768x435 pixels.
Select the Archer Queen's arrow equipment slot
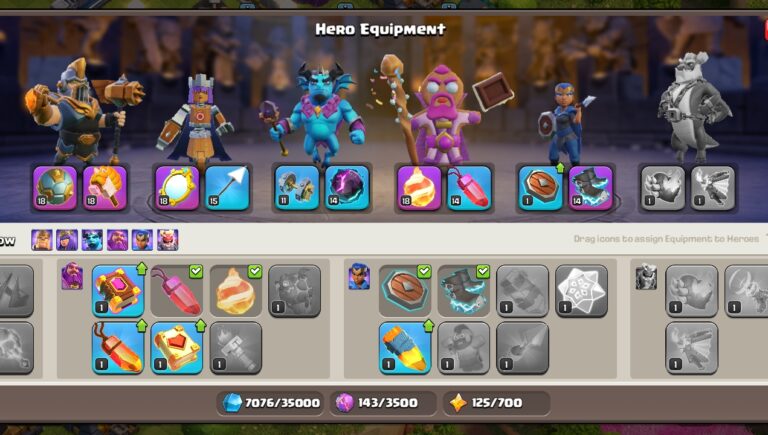pyautogui.click(x=226, y=188)
